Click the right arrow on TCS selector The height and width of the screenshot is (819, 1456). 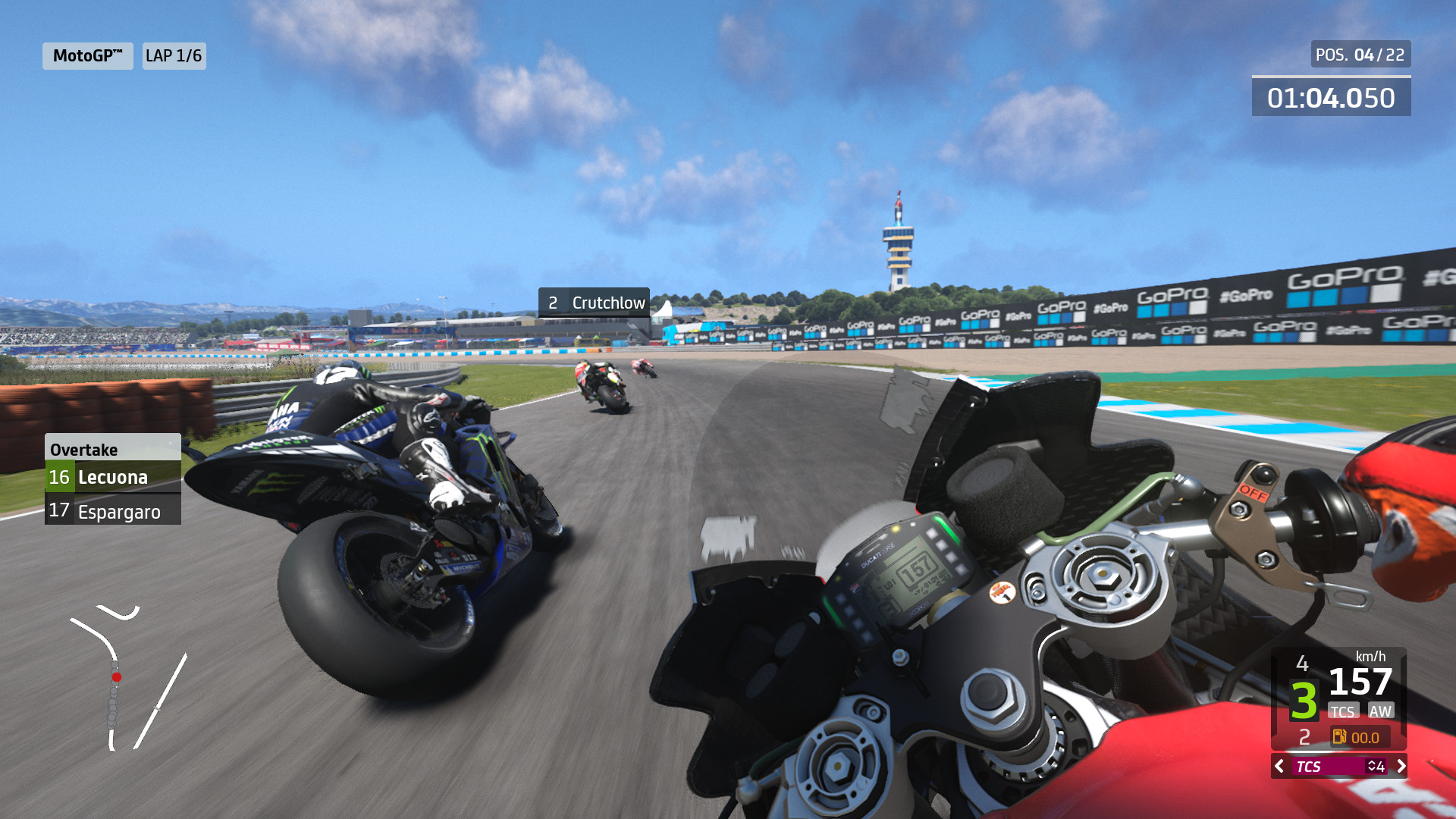(1401, 767)
